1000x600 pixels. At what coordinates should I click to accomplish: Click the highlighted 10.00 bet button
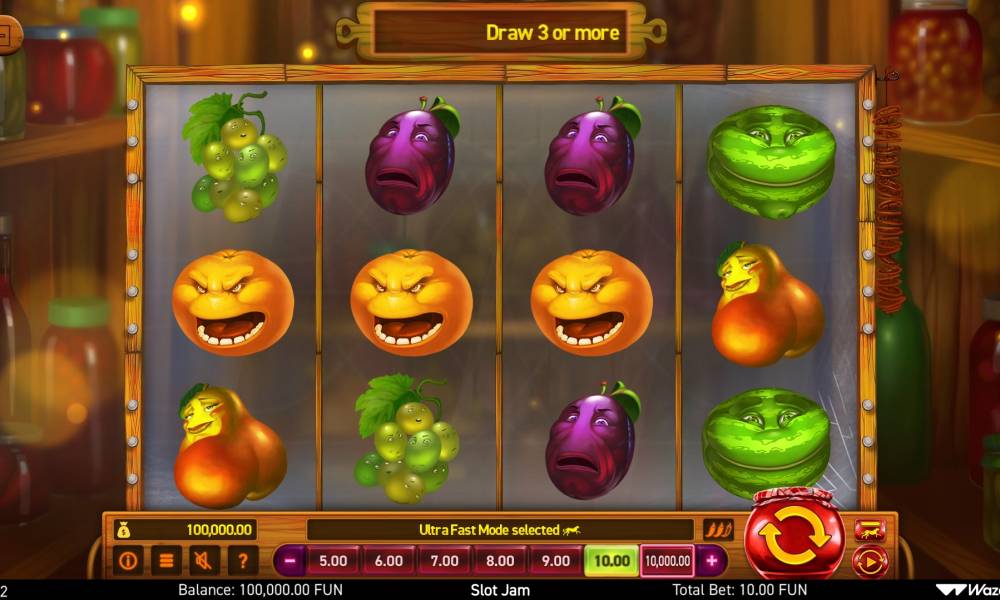click(611, 561)
